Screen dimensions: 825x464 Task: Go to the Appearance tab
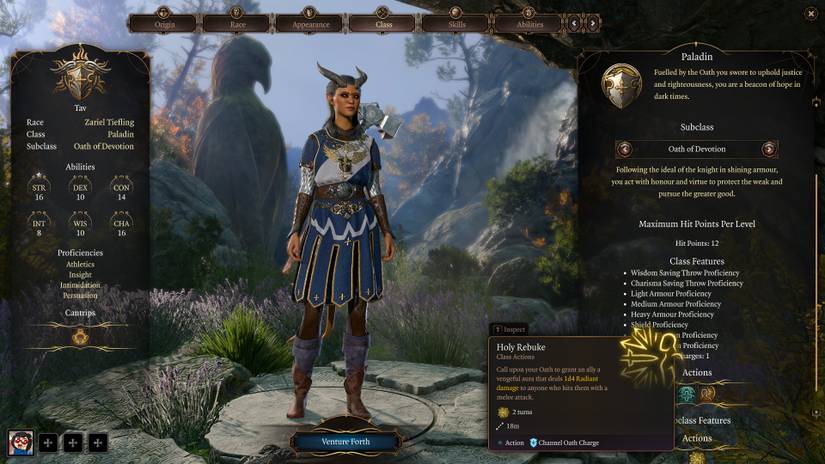(x=310, y=22)
